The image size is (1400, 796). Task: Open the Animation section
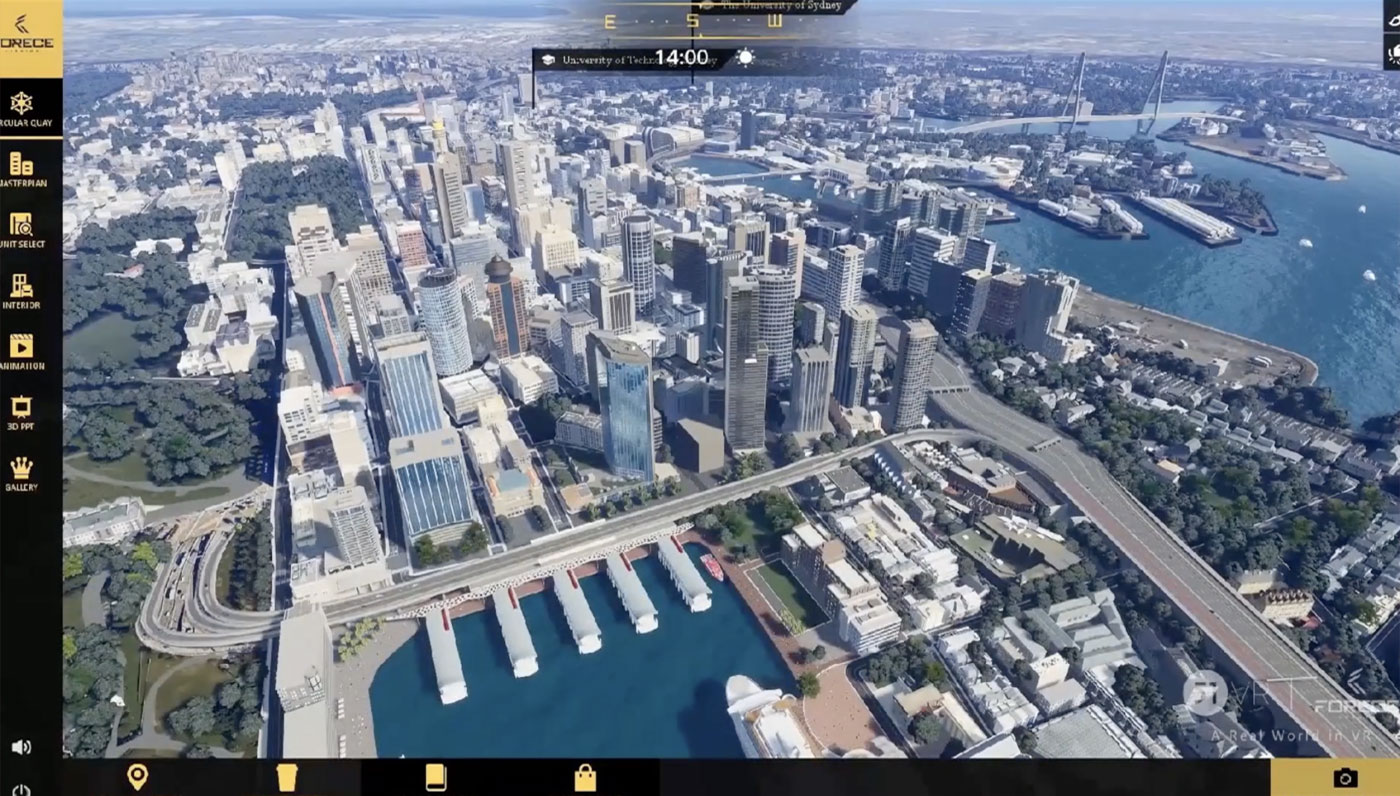tap(22, 351)
